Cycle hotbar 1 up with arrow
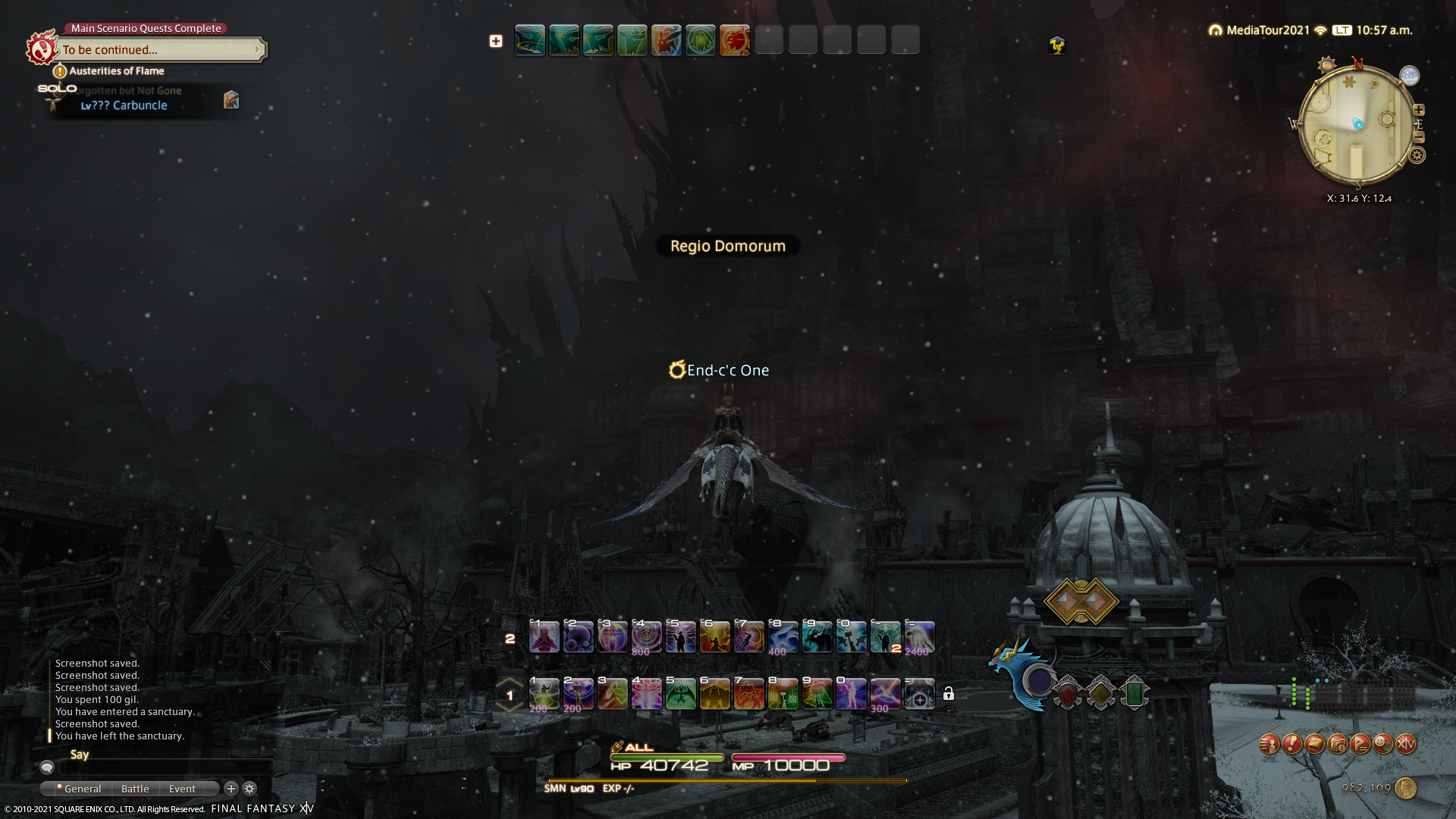 pyautogui.click(x=510, y=682)
